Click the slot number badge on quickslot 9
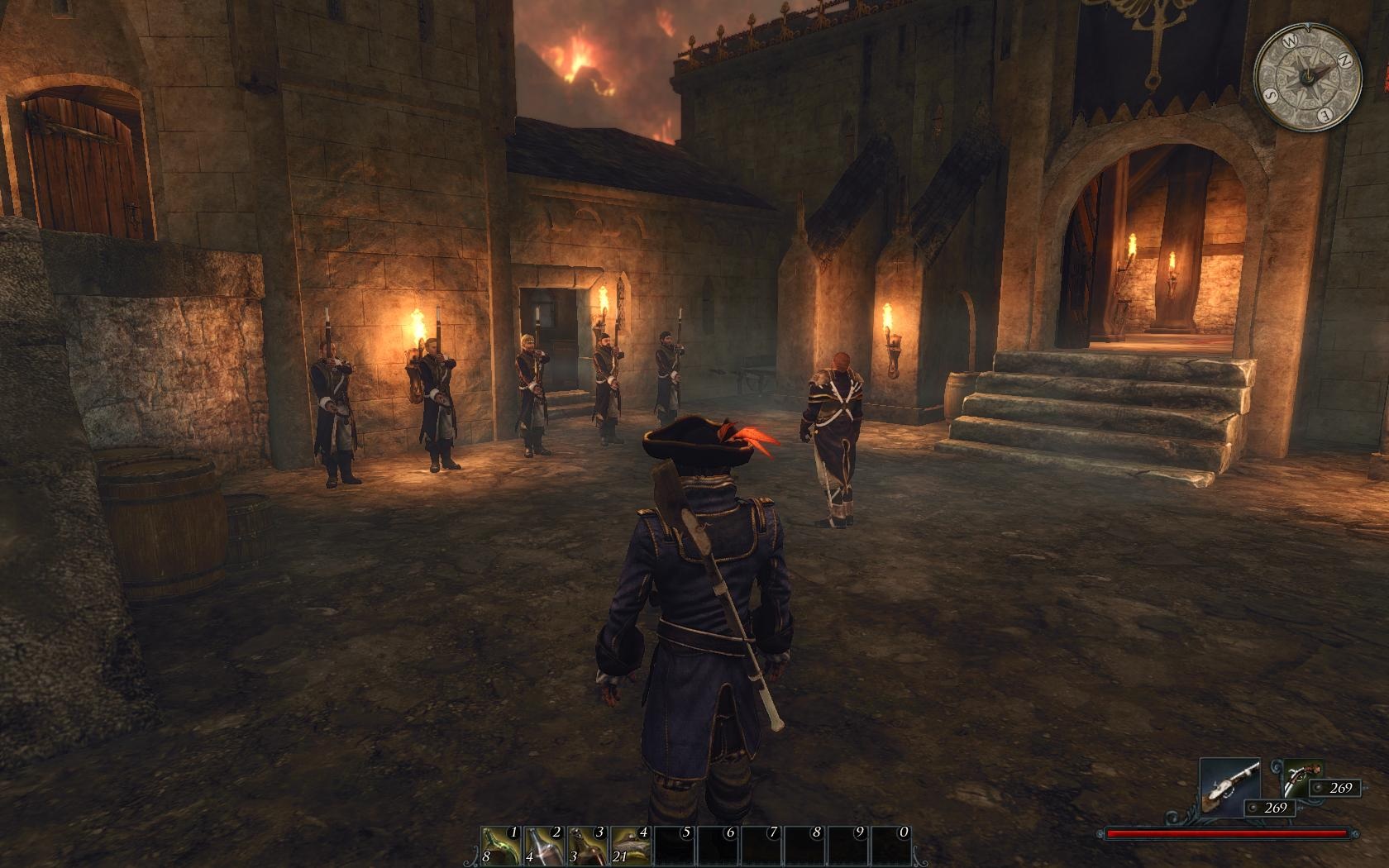 coord(860,831)
